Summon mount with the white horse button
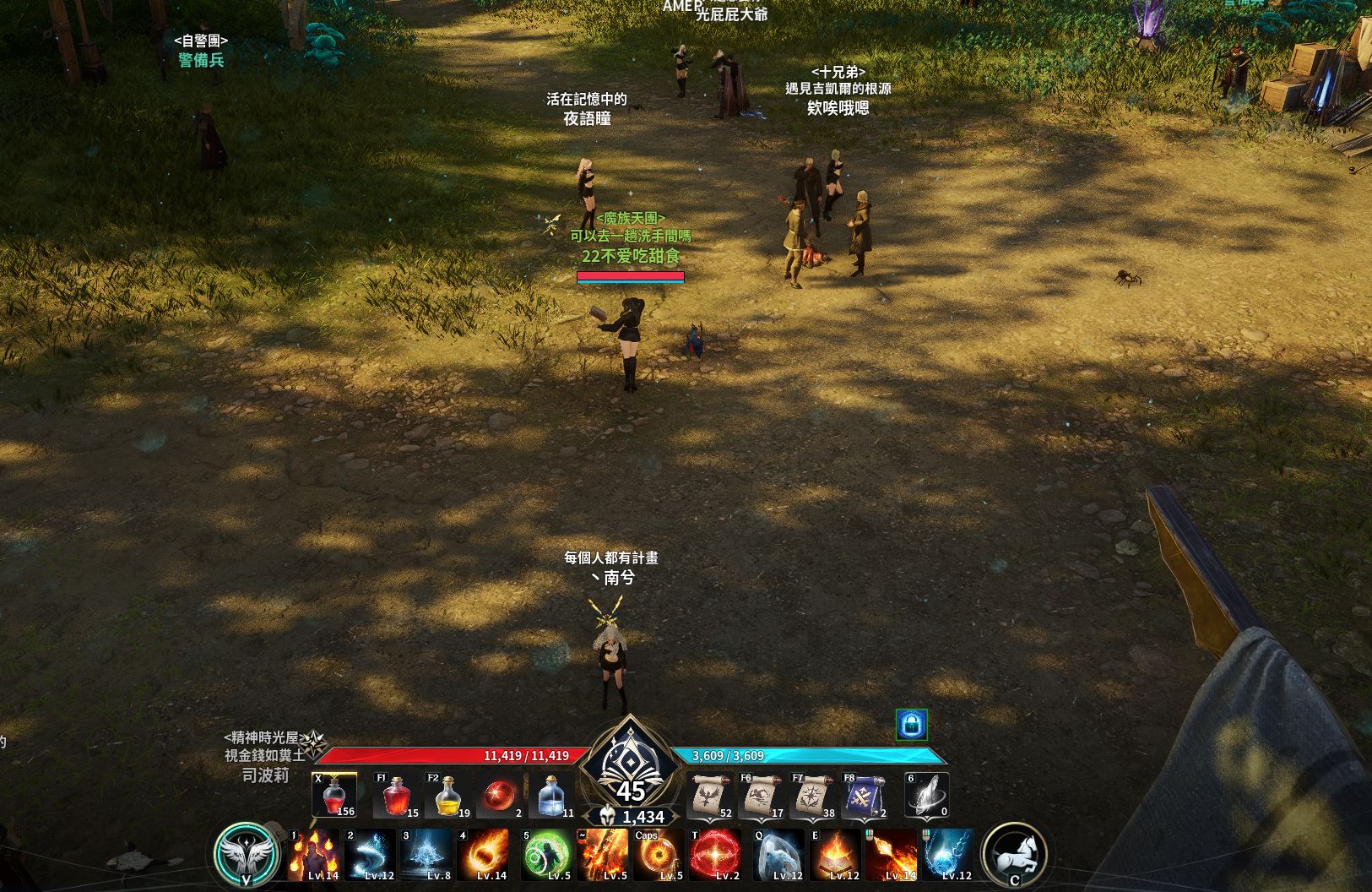The image size is (1372, 892). pos(1015,854)
